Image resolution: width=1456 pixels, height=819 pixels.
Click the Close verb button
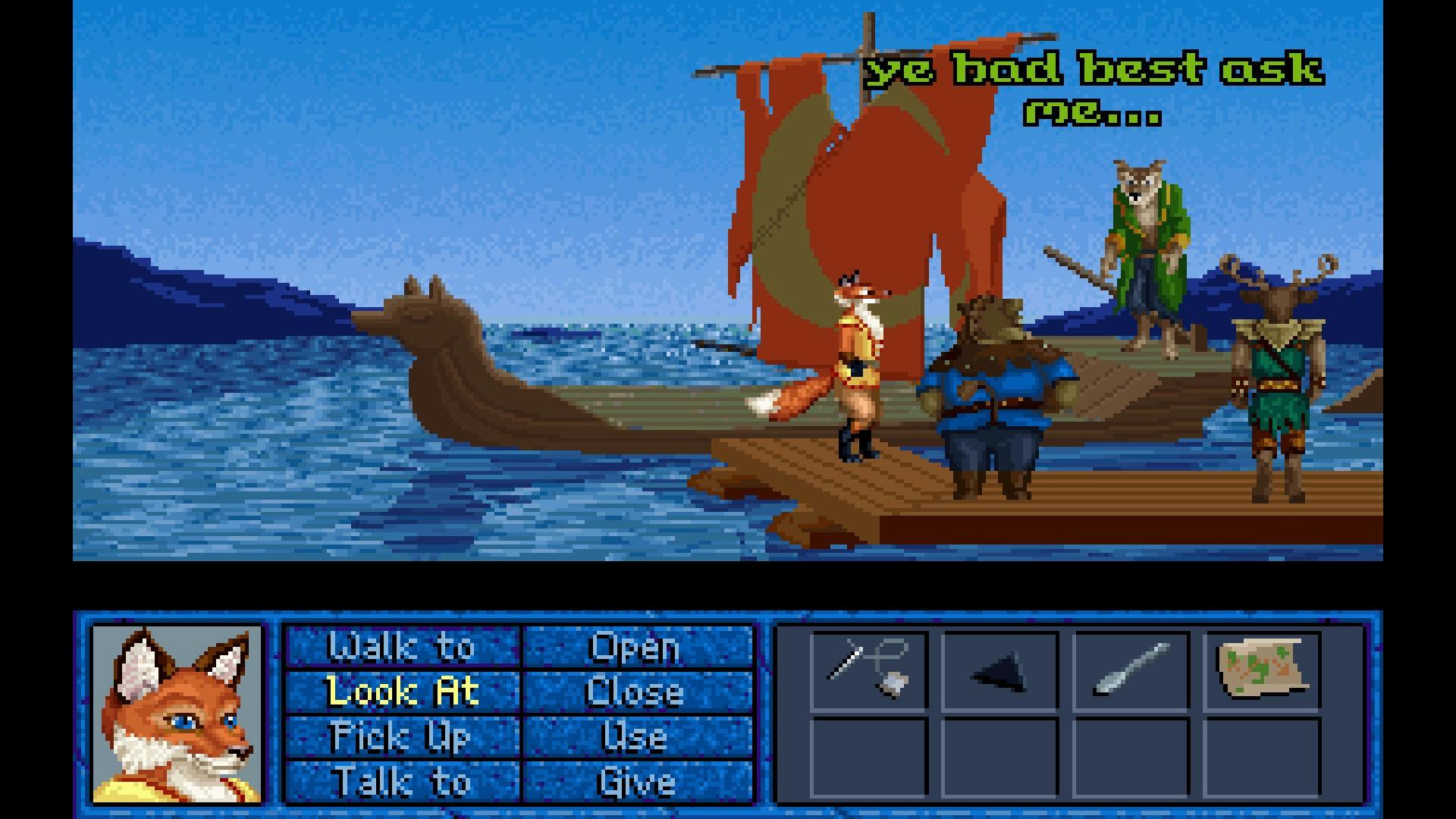[x=635, y=692]
